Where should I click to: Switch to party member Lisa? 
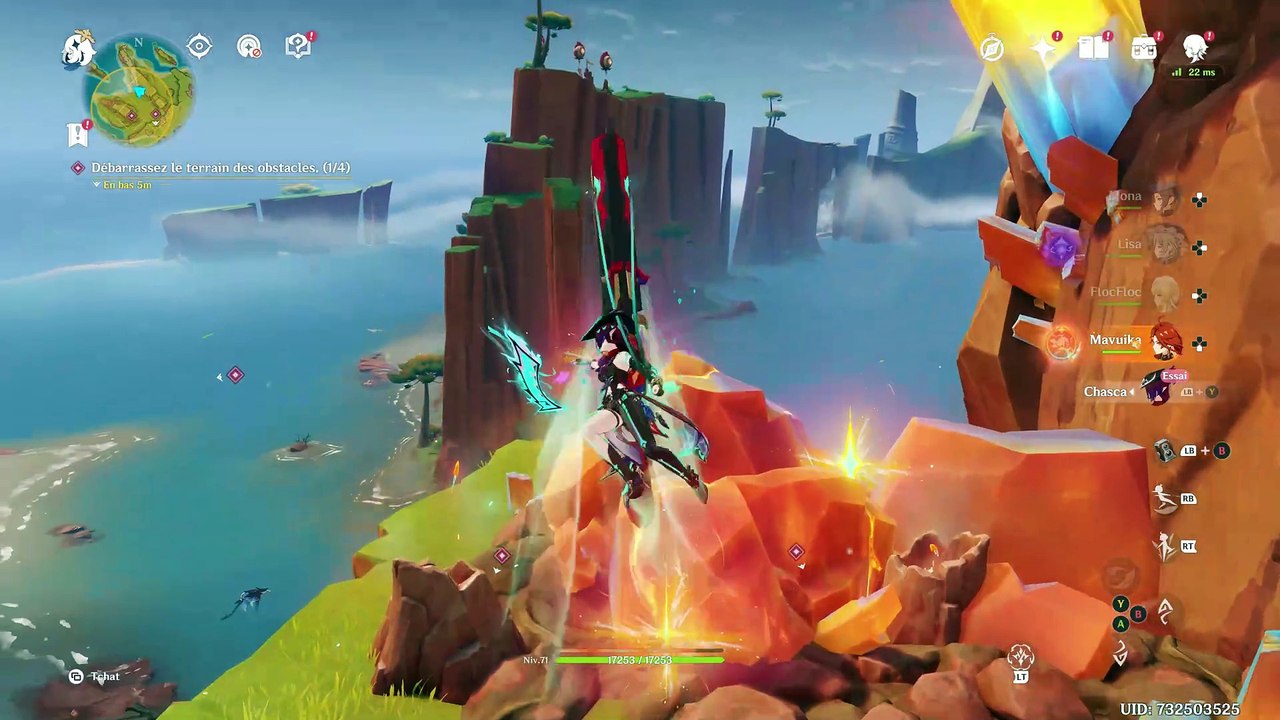coord(1164,246)
